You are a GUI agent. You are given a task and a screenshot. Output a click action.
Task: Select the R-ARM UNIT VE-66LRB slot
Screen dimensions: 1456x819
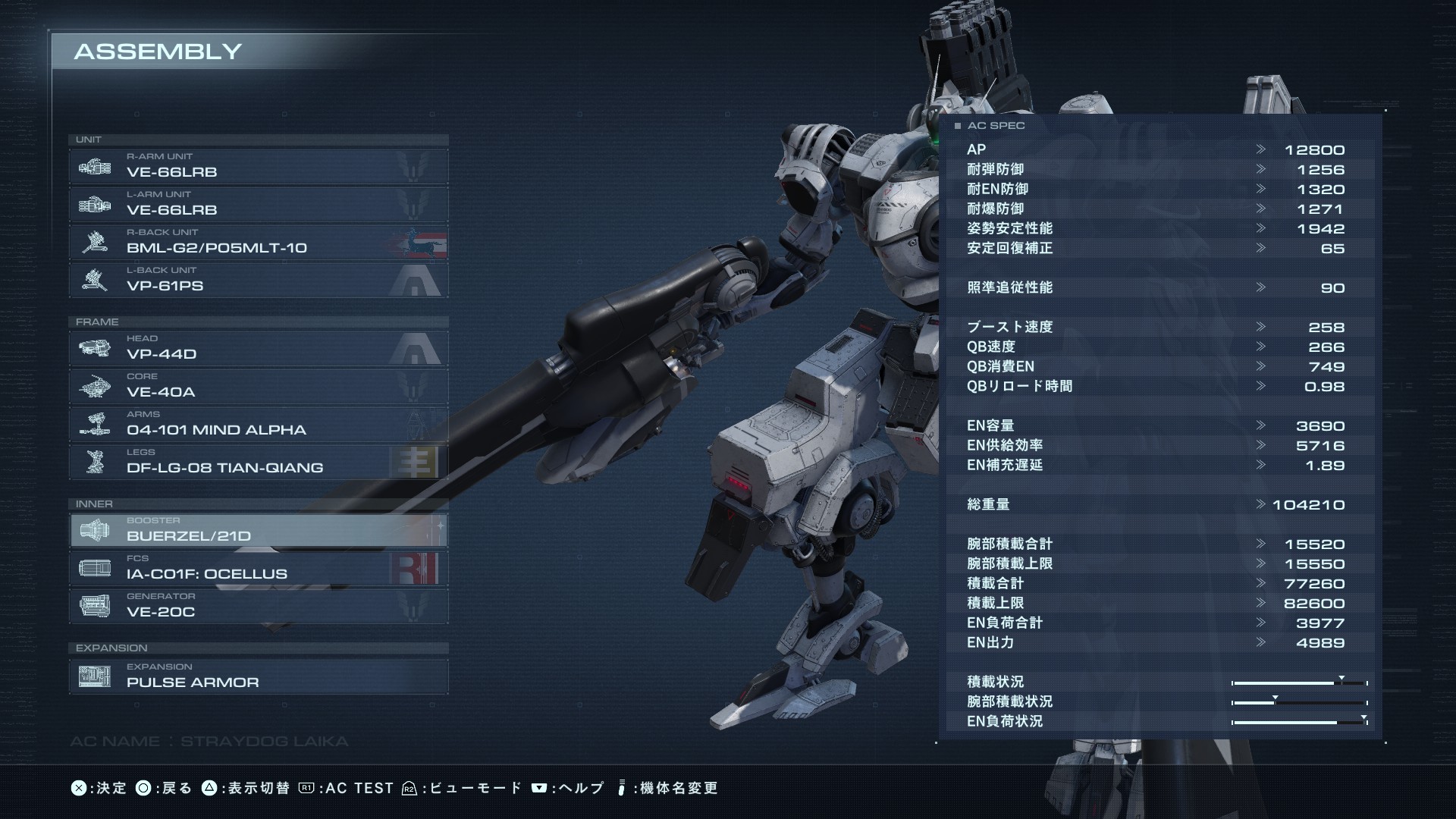click(x=258, y=167)
